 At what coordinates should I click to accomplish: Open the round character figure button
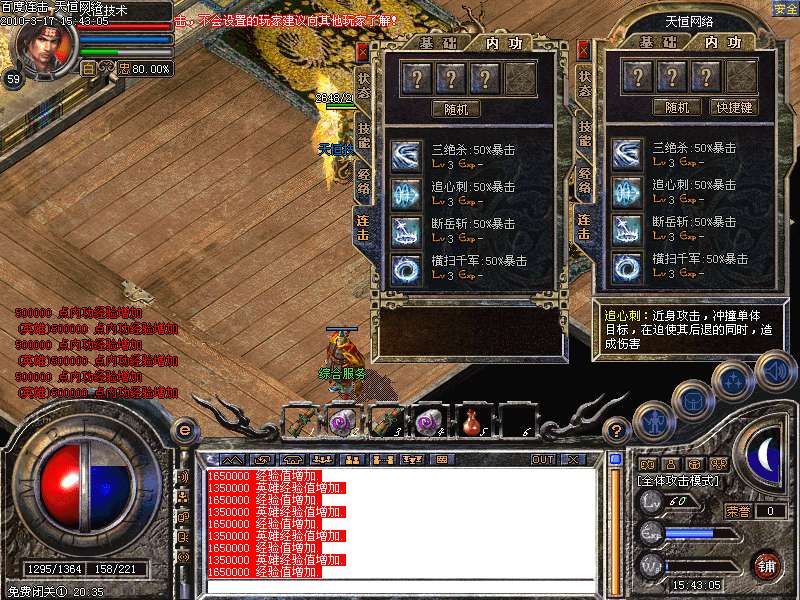tap(651, 420)
